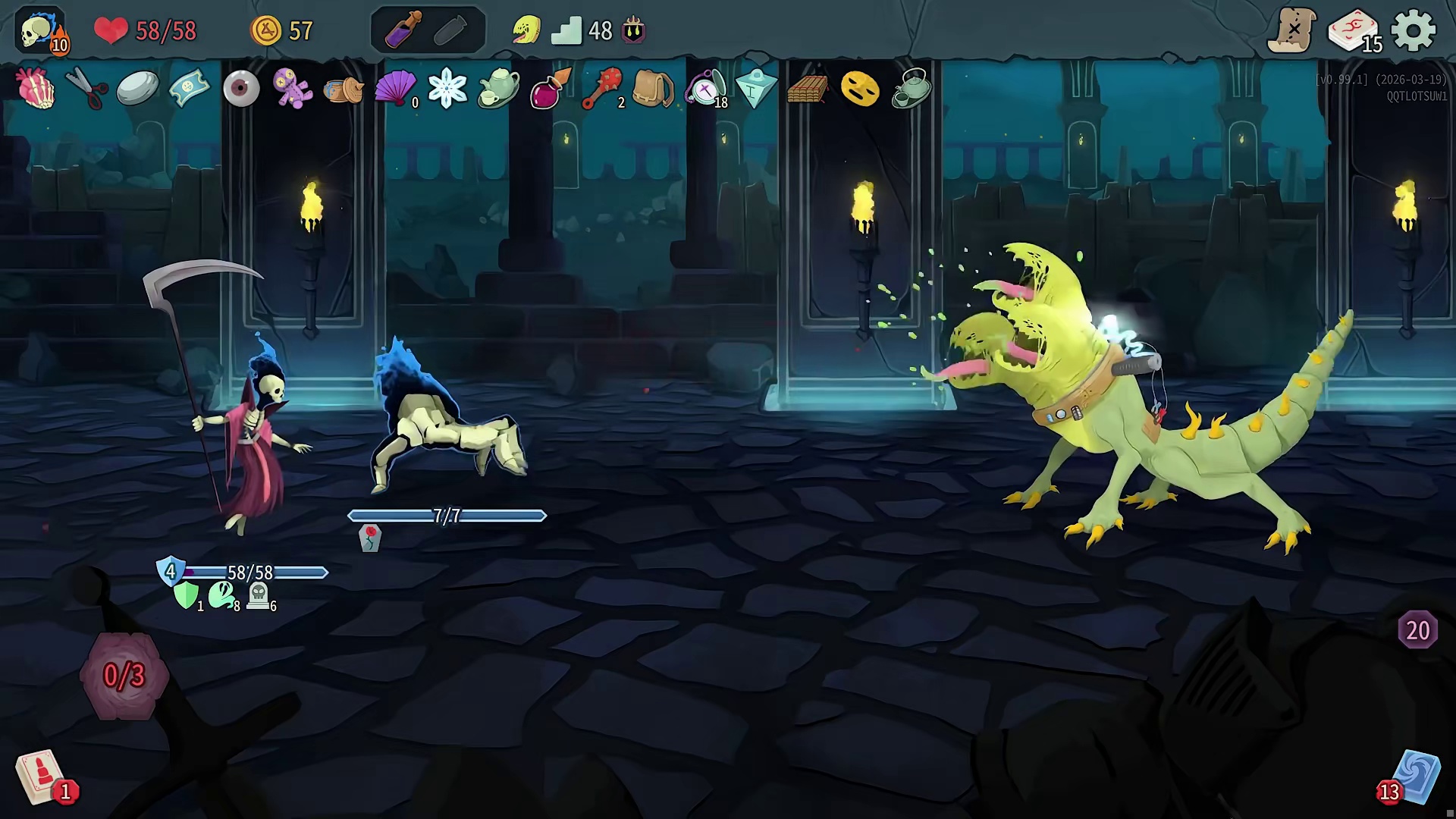Inspect the teal ticket relic
This screenshot has height=819, width=1456.
(190, 89)
